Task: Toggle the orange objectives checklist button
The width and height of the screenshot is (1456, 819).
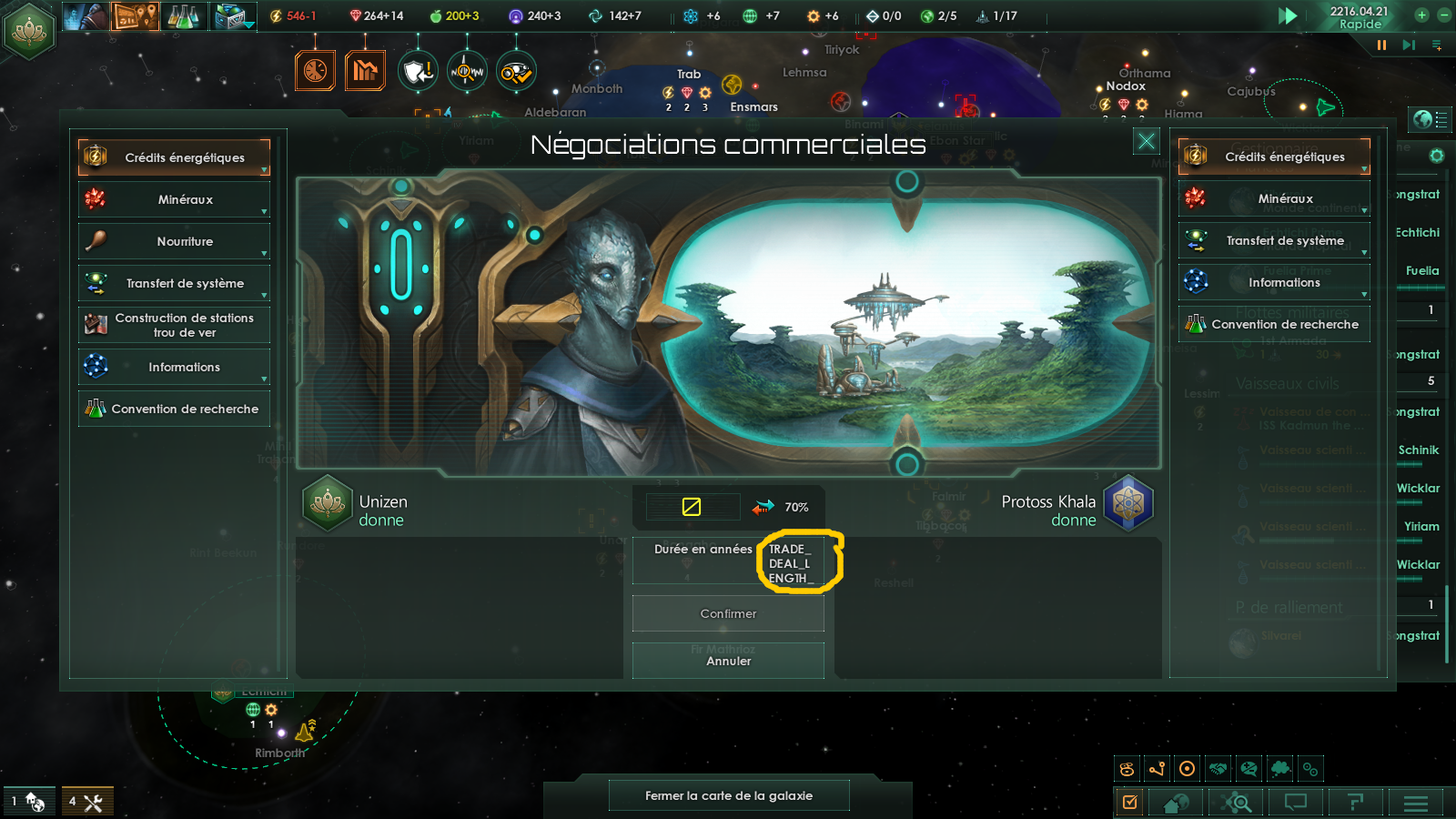Action: [x=1130, y=803]
